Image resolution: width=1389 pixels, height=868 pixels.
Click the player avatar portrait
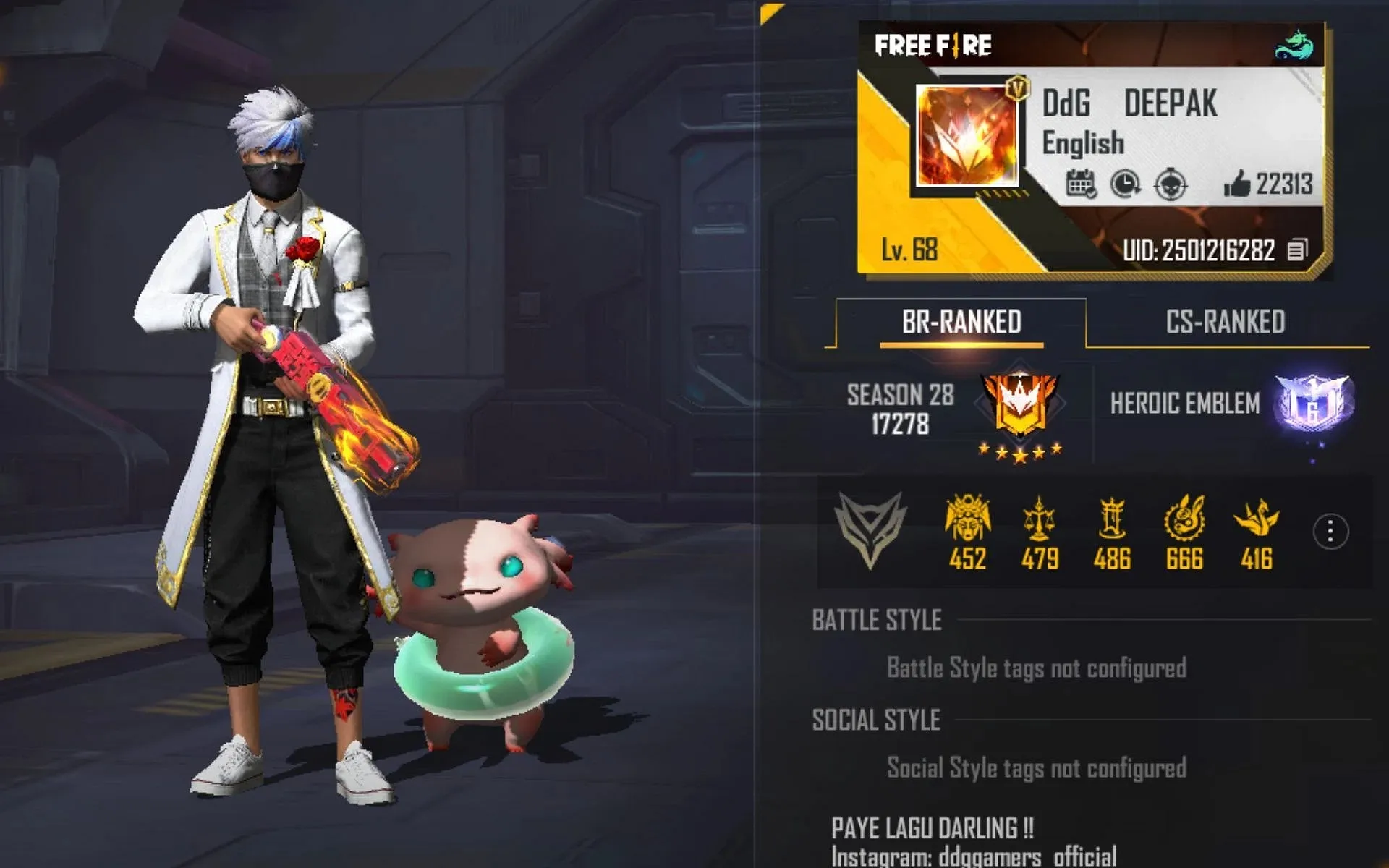pos(967,136)
